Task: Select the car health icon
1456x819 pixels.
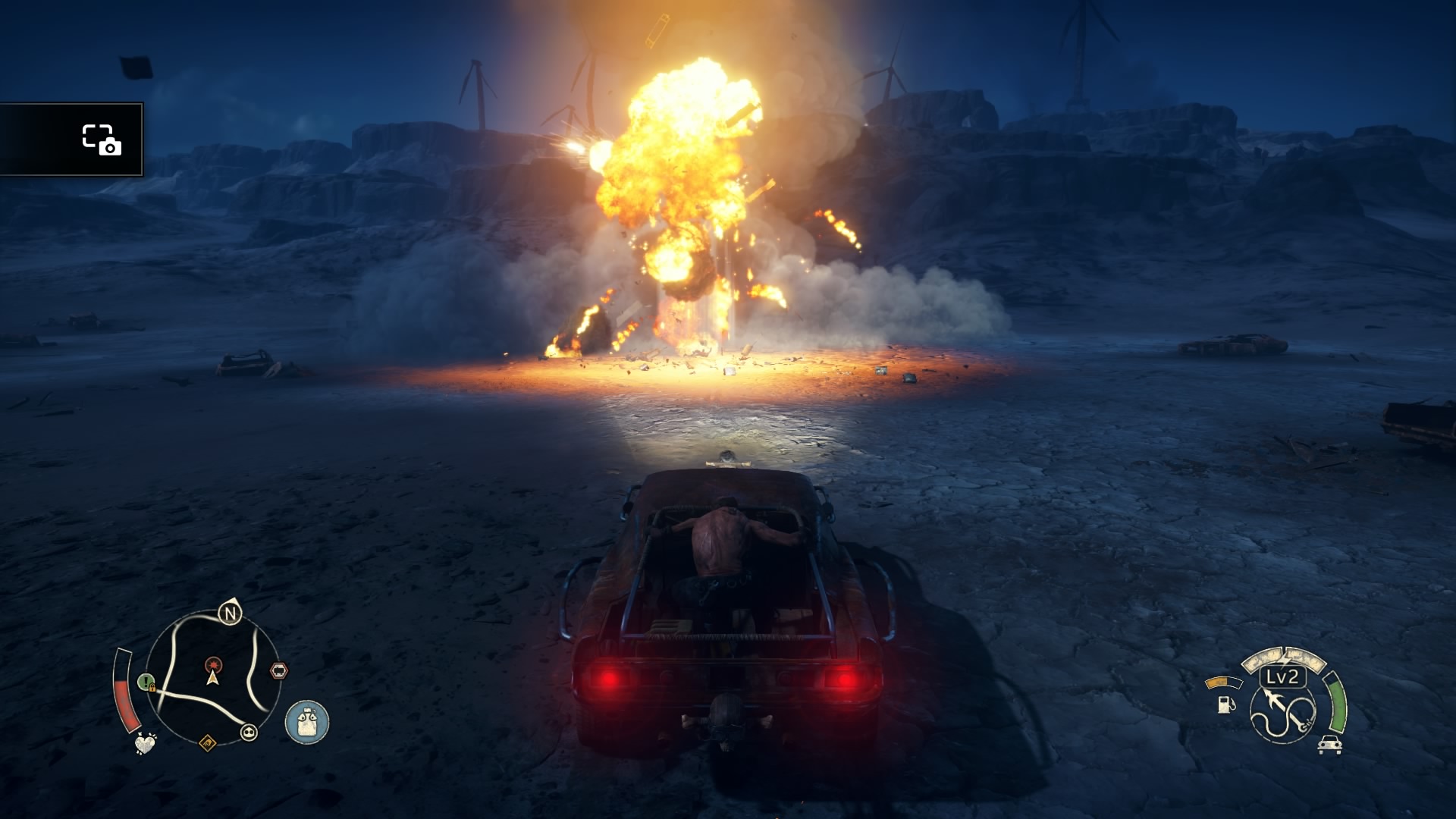Action: (1329, 745)
